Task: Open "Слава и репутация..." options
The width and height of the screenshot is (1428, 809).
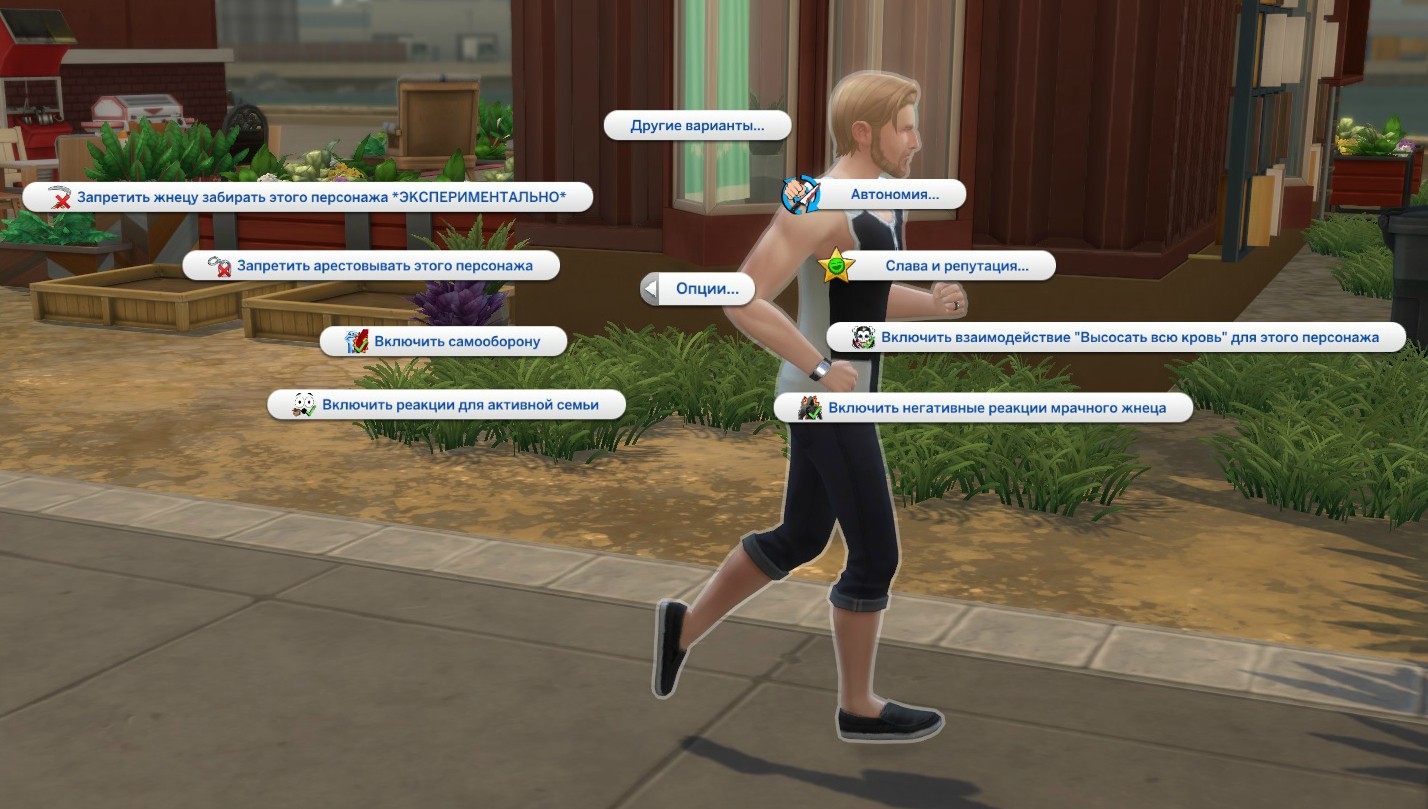Action: pos(956,266)
